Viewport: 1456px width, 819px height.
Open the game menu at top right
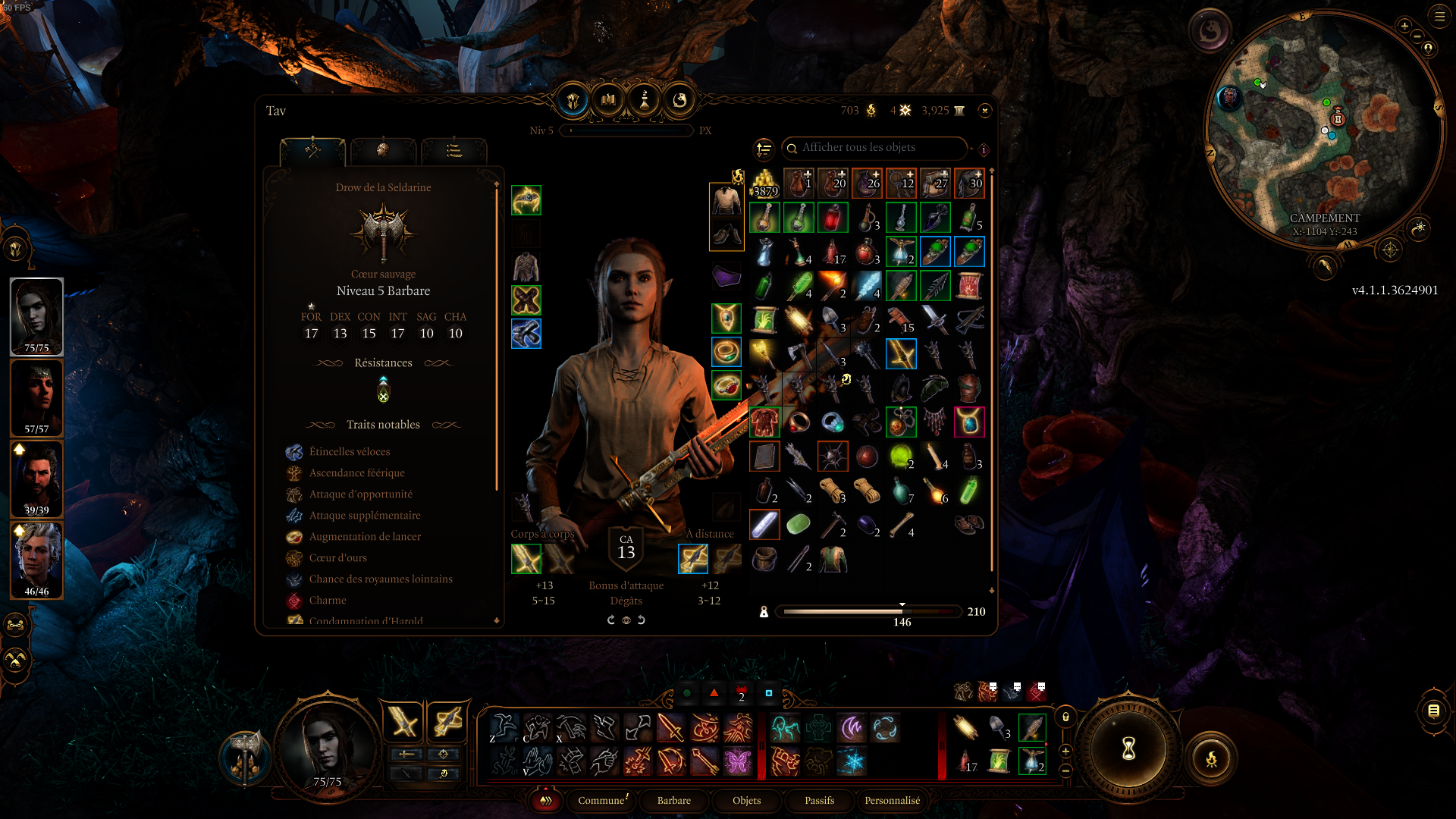tap(1439, 15)
